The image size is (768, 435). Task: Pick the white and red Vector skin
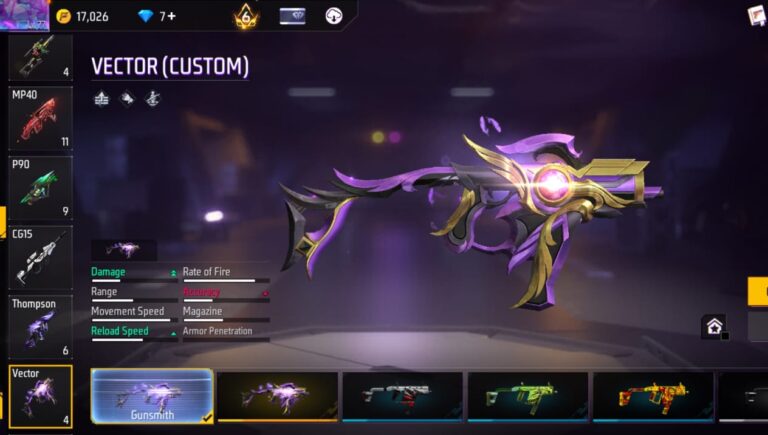coord(402,396)
